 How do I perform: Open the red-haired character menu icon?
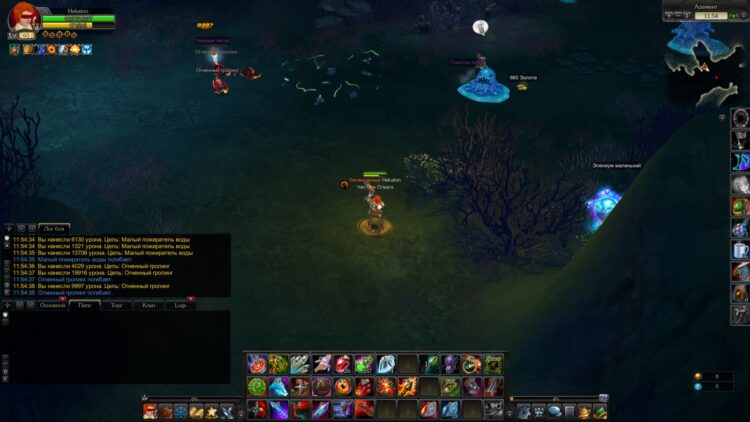[x=150, y=411]
